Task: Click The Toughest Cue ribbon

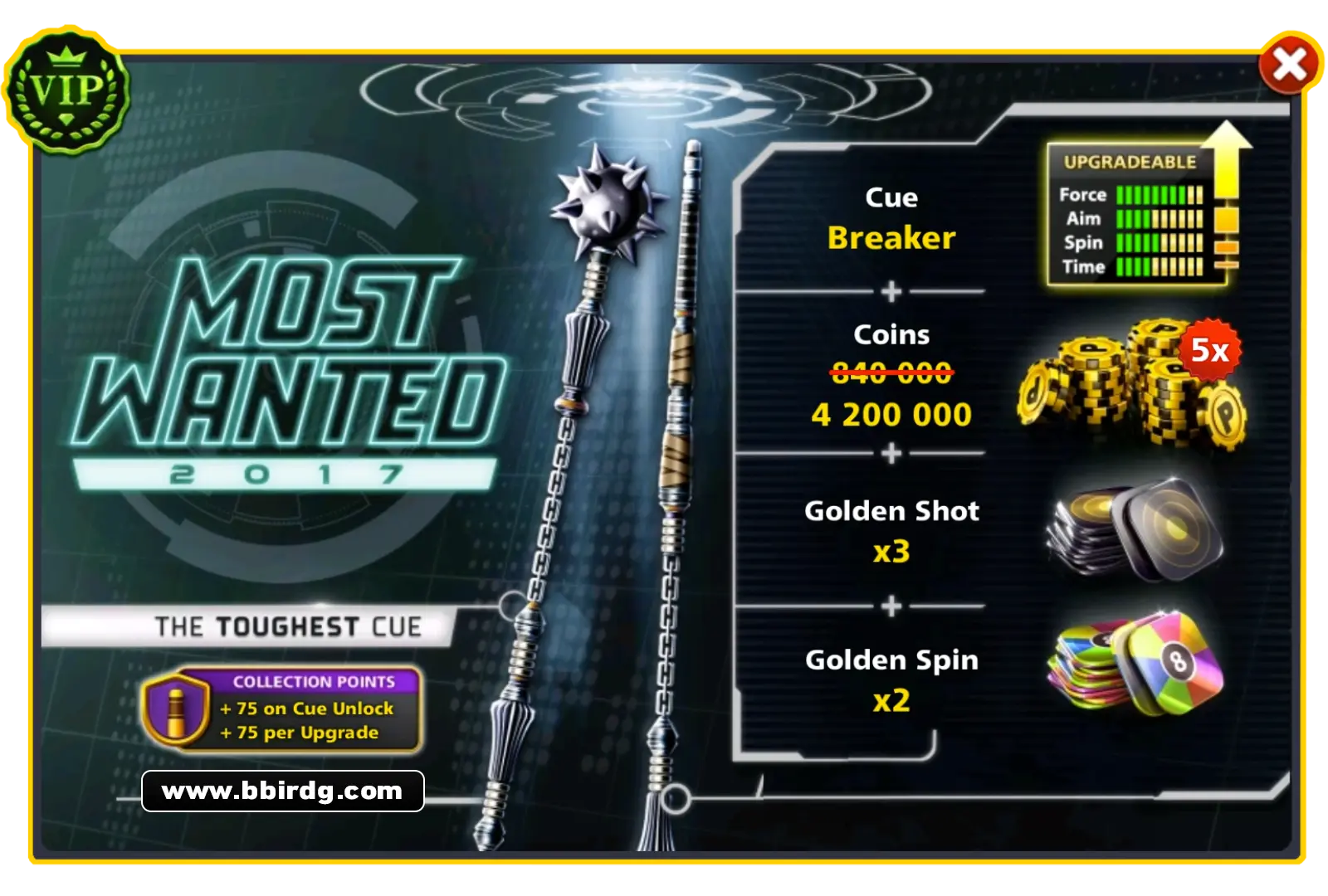Action: click(x=286, y=627)
